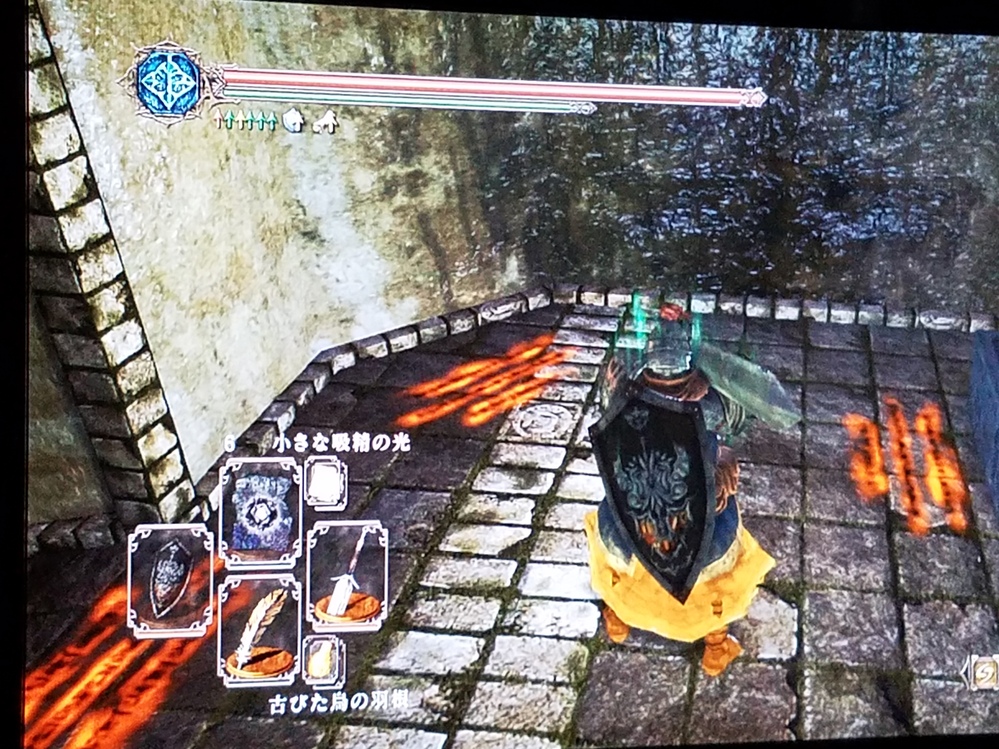Use the 古びた鳥の羽根 feather item slot
The width and height of the screenshot is (999, 749).
[258, 630]
